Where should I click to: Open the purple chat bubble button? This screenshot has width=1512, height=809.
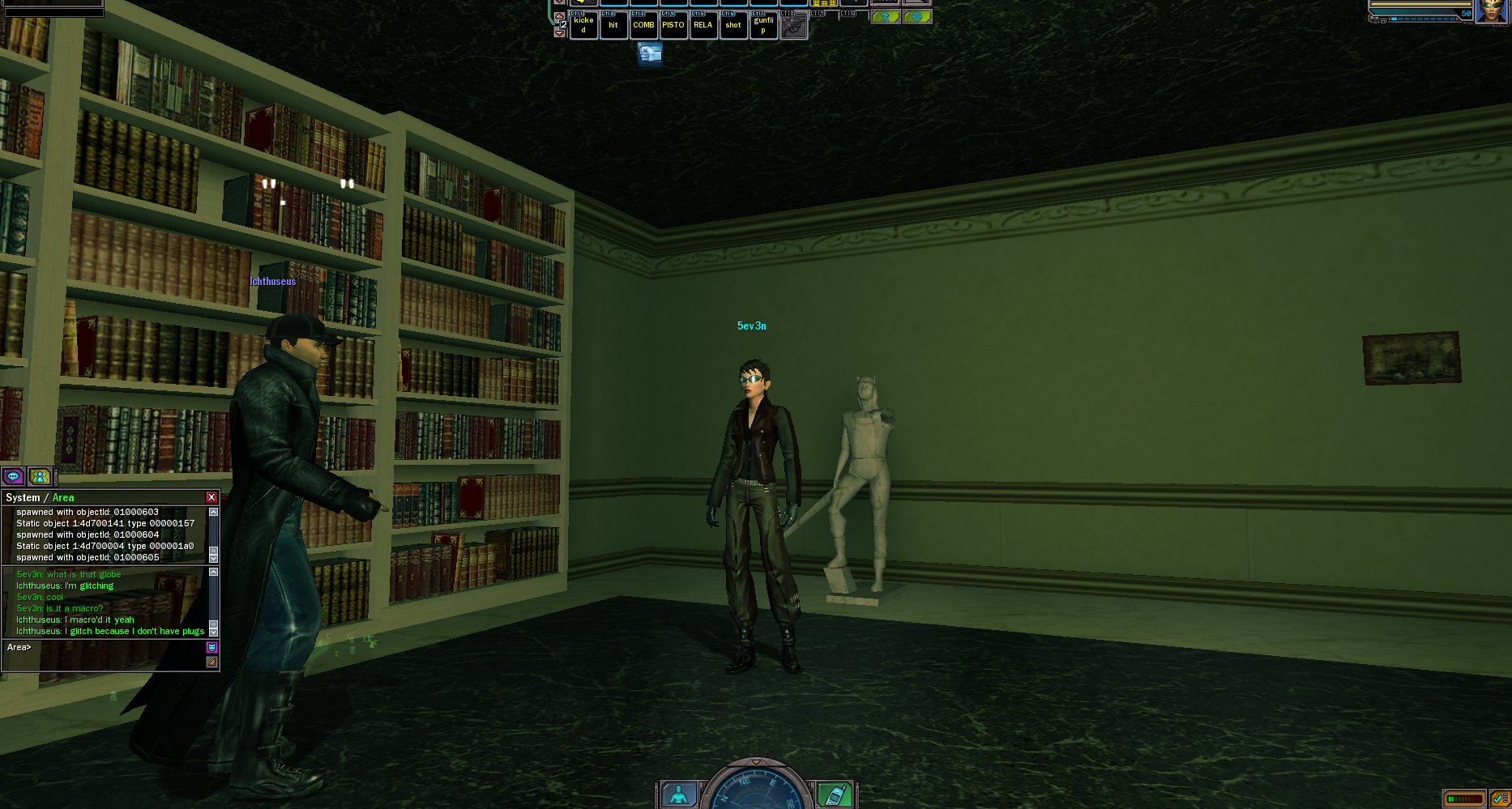tap(14, 477)
